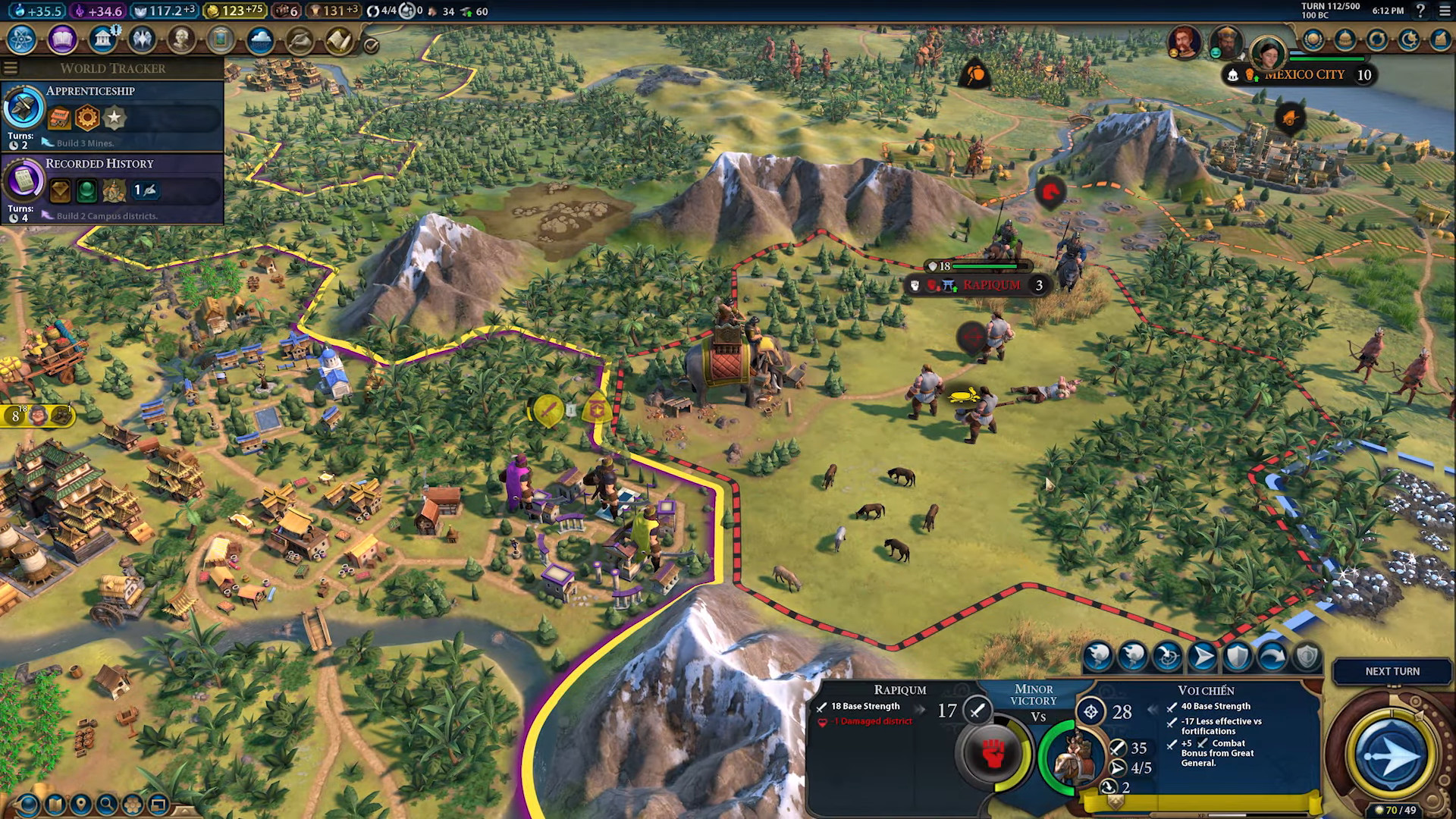Open the Technology tree (atom icon)

coord(22,39)
